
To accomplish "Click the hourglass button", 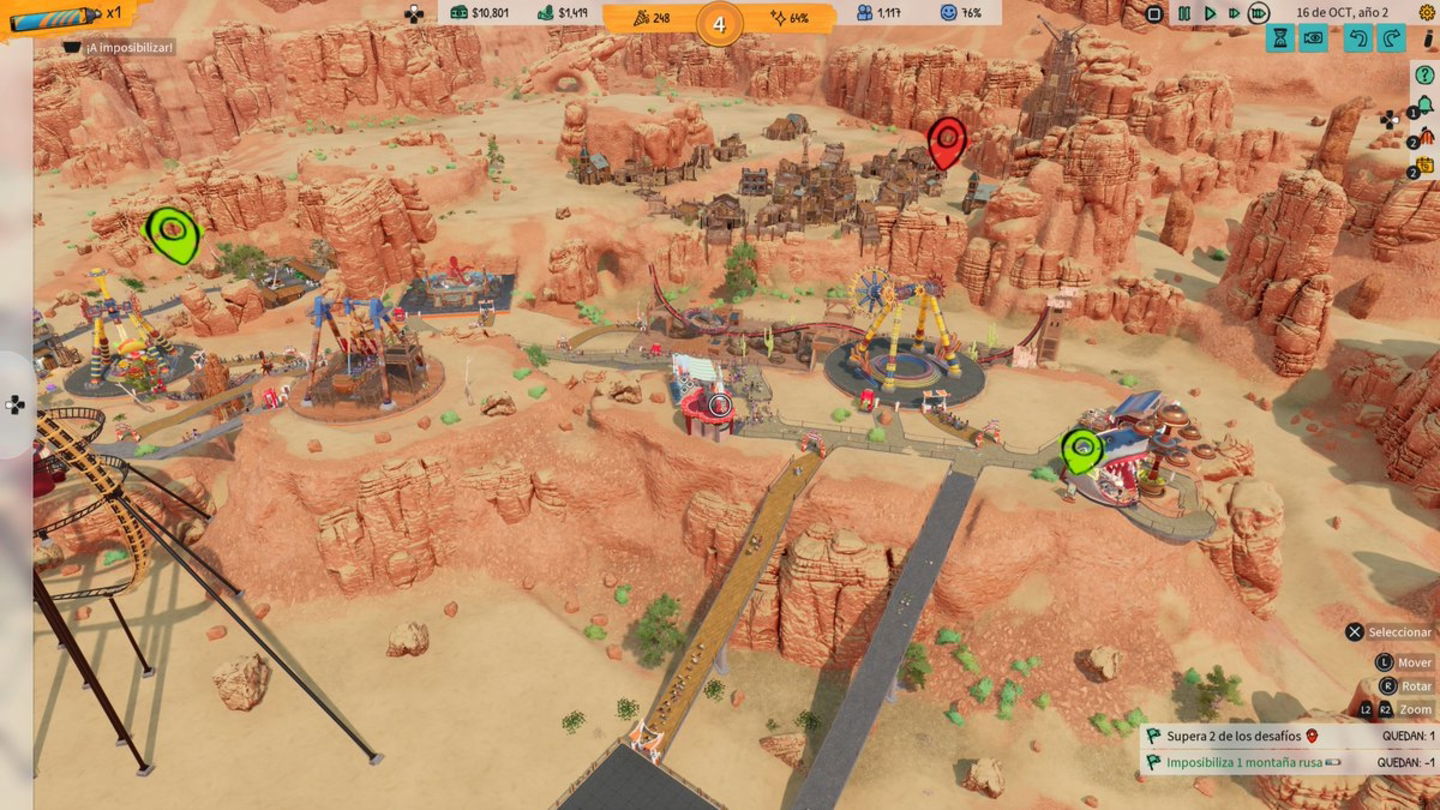I will [x=1279, y=39].
